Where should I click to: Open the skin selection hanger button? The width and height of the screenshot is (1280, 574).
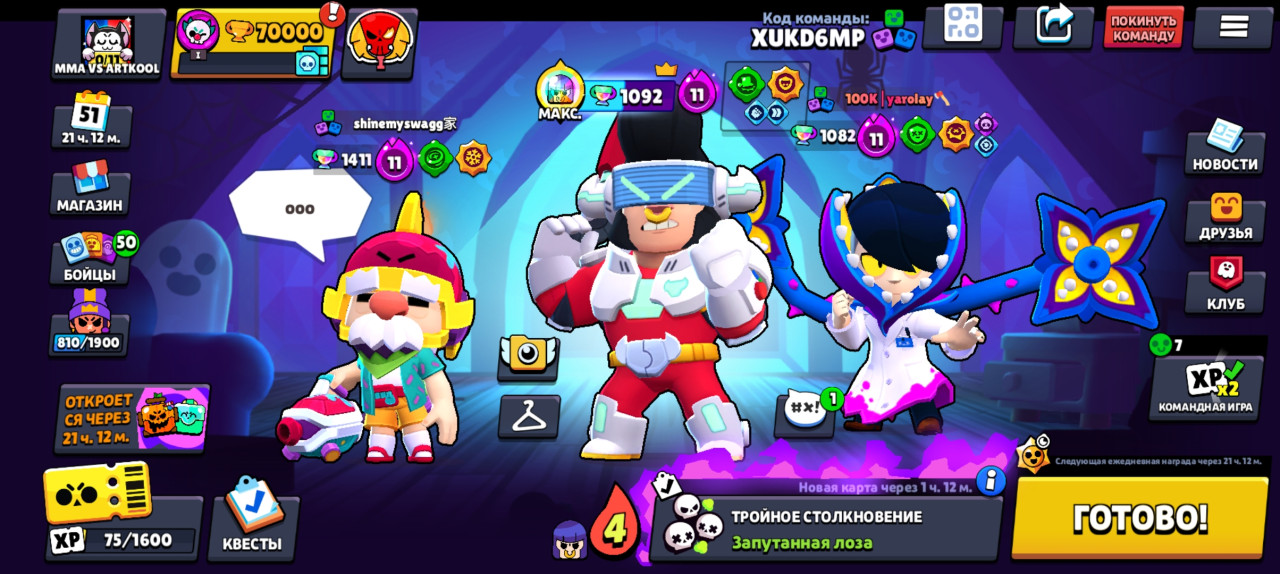(x=529, y=415)
